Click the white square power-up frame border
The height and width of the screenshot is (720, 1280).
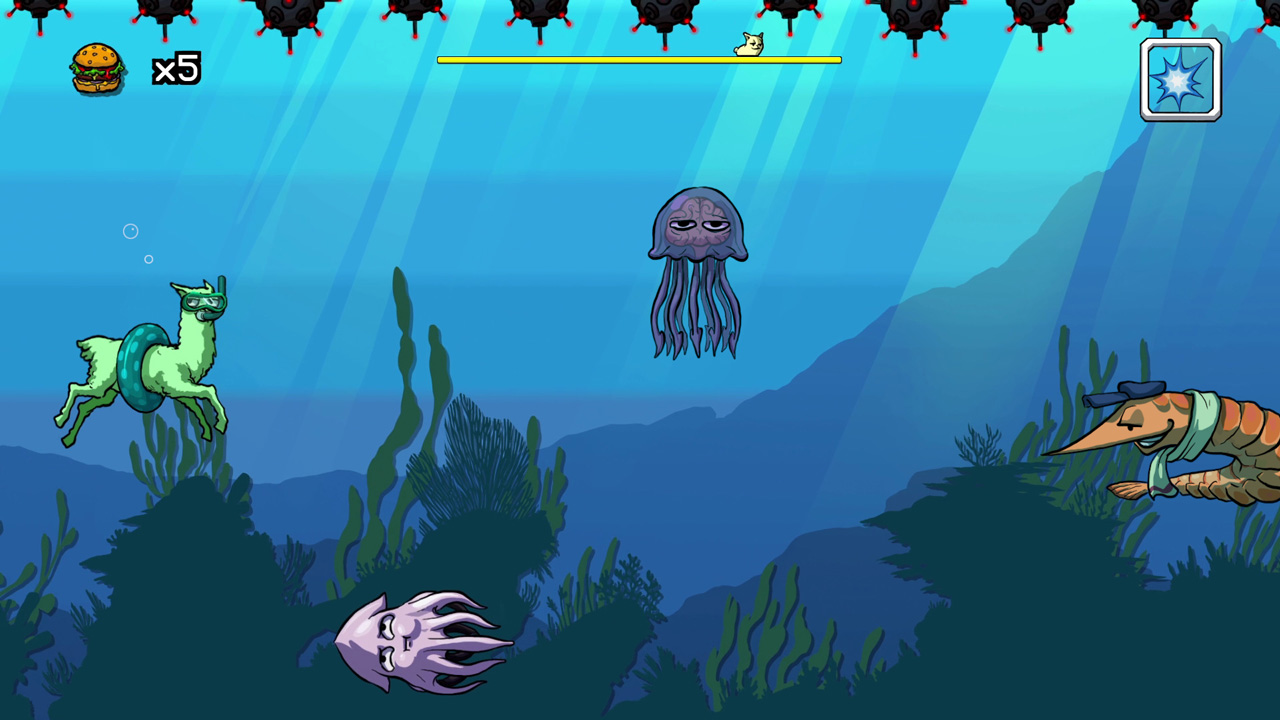click(1181, 42)
